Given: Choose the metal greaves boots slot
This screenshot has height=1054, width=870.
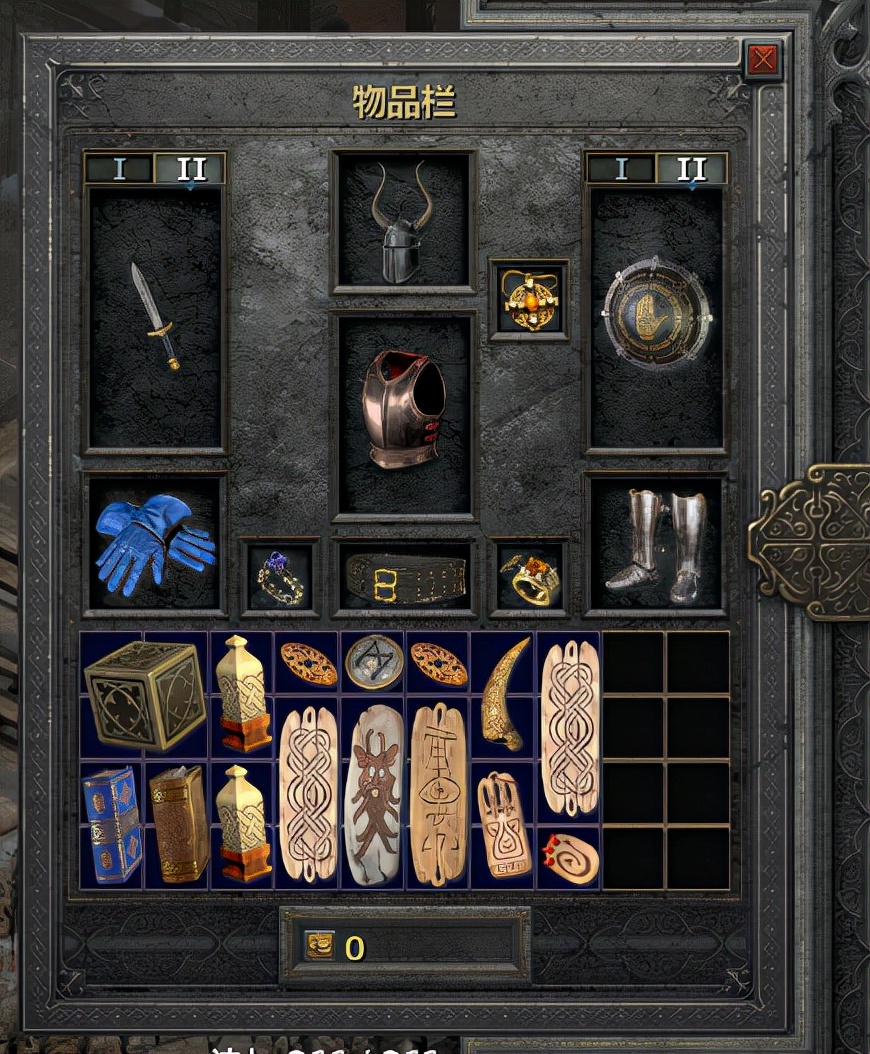Looking at the screenshot, I should [656, 545].
